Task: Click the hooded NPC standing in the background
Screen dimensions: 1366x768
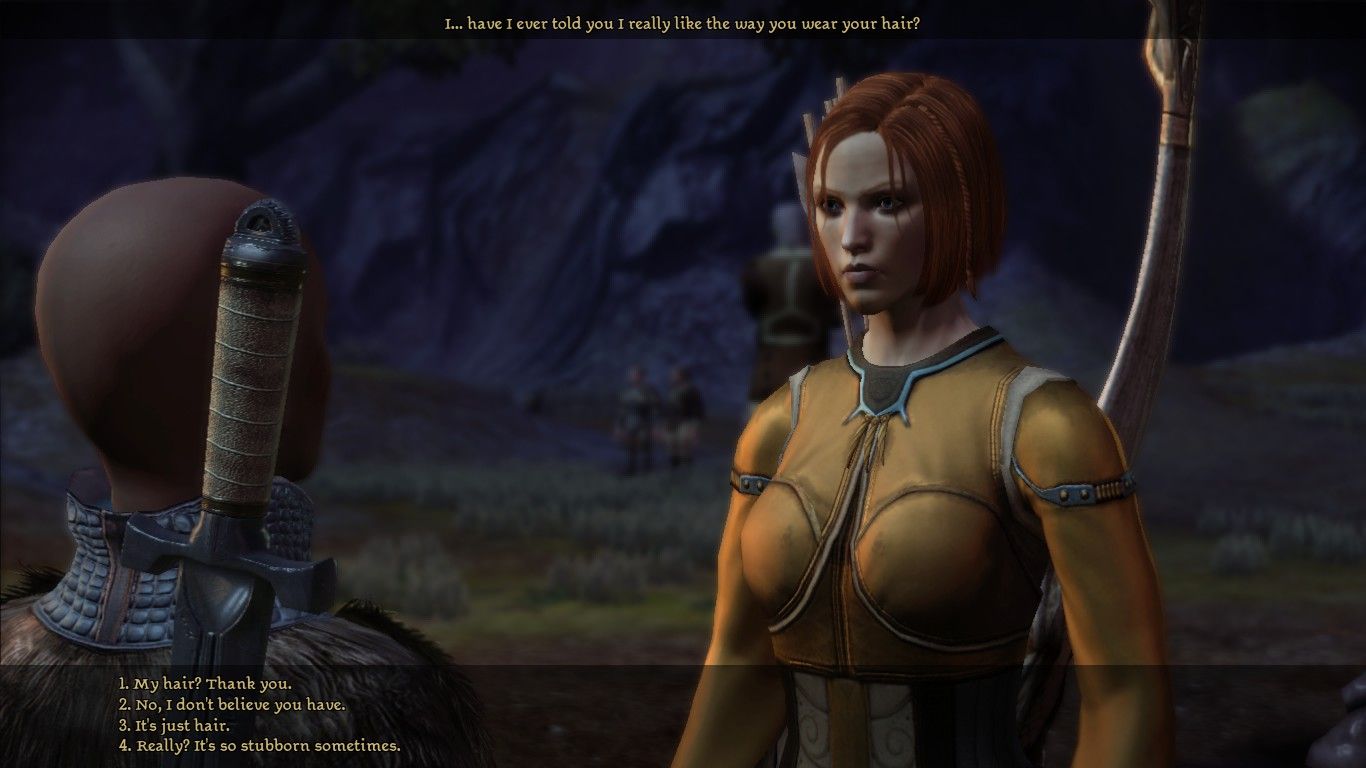Action: tap(775, 300)
